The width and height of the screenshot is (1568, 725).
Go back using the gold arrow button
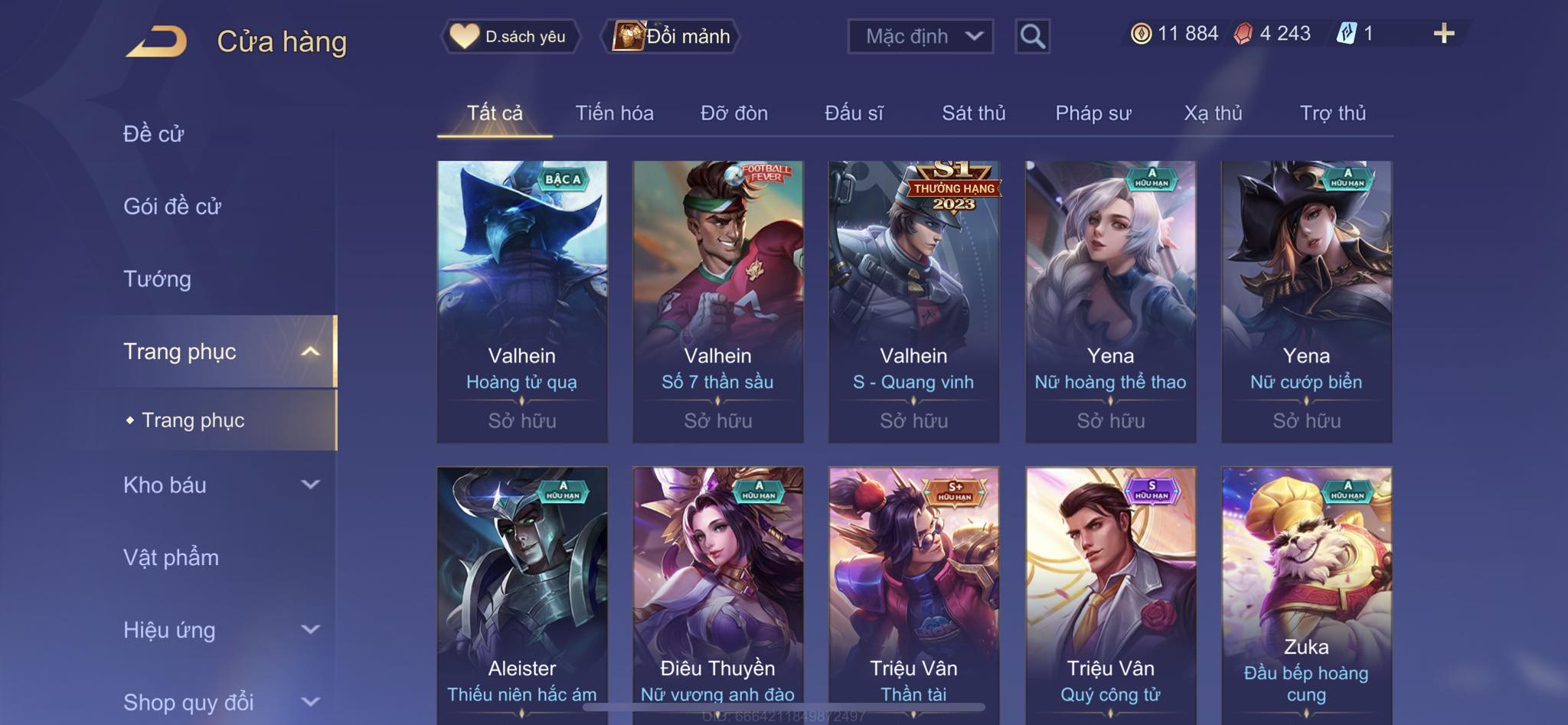(157, 41)
